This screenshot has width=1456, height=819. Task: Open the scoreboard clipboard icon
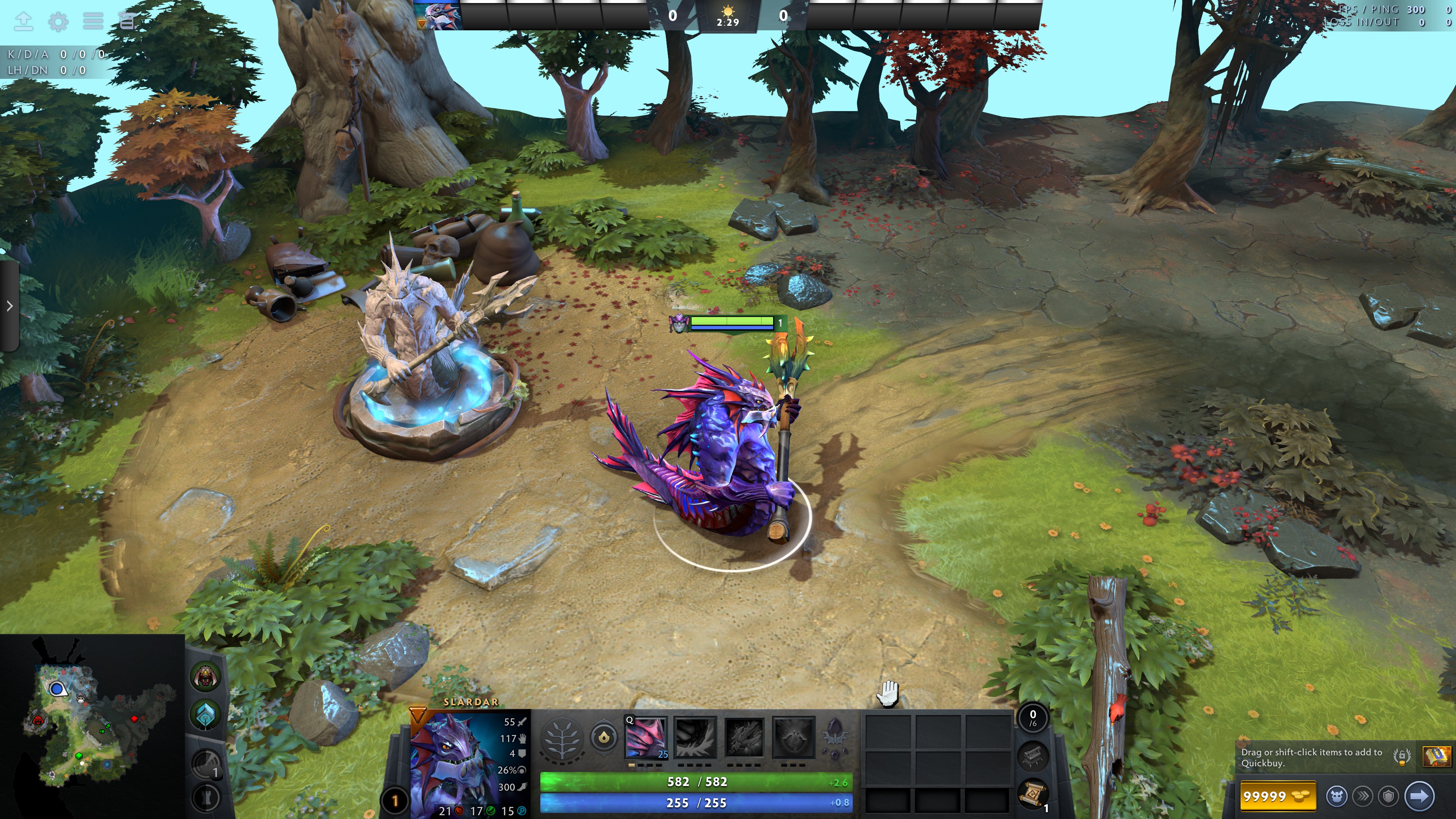[127, 22]
